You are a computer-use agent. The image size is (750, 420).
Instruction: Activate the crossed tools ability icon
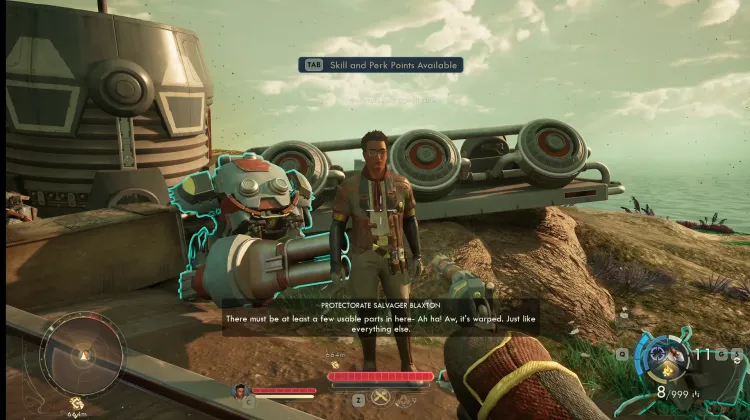pos(381,397)
